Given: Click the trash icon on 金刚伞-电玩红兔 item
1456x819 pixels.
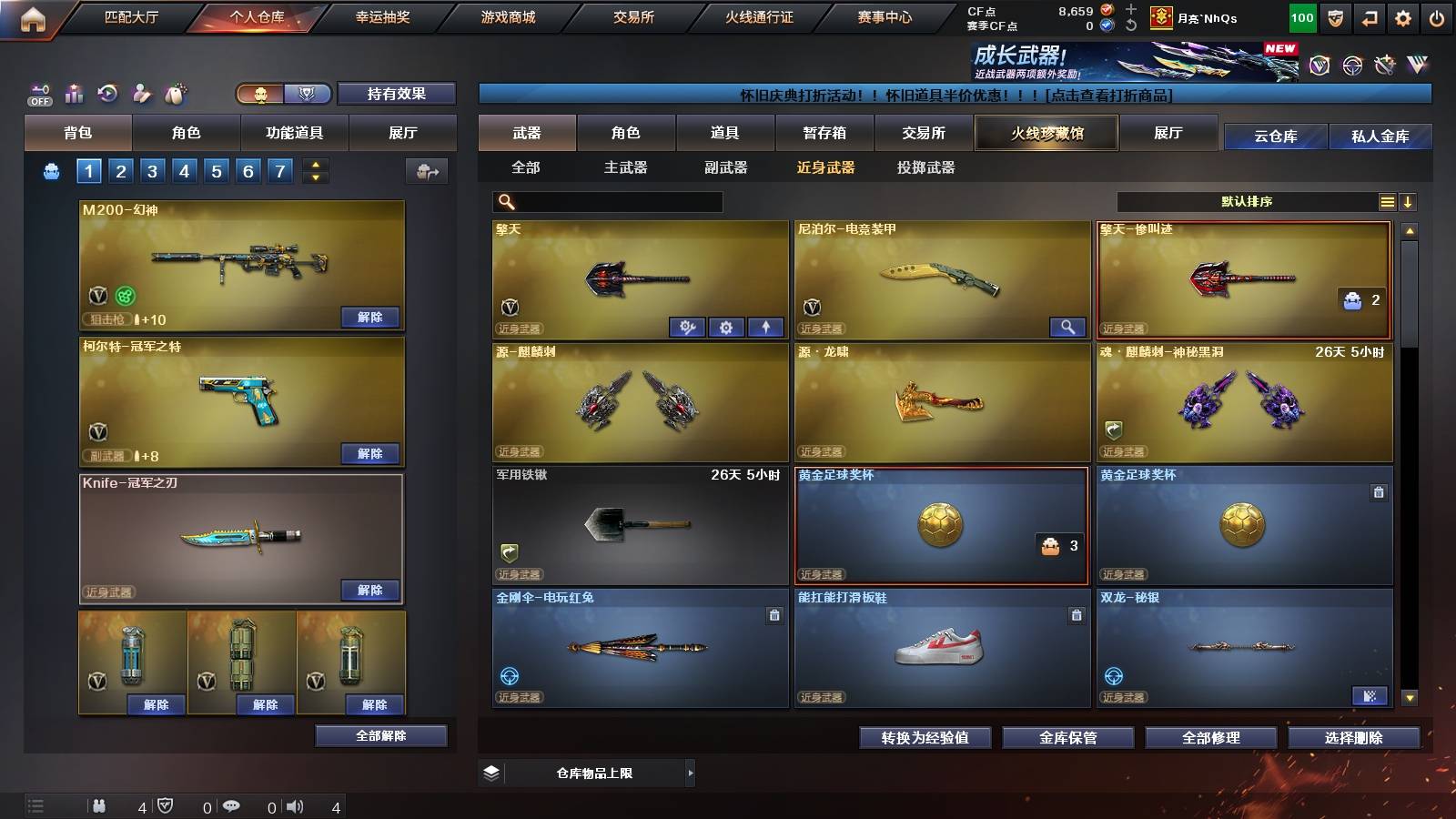Looking at the screenshot, I should [x=773, y=615].
